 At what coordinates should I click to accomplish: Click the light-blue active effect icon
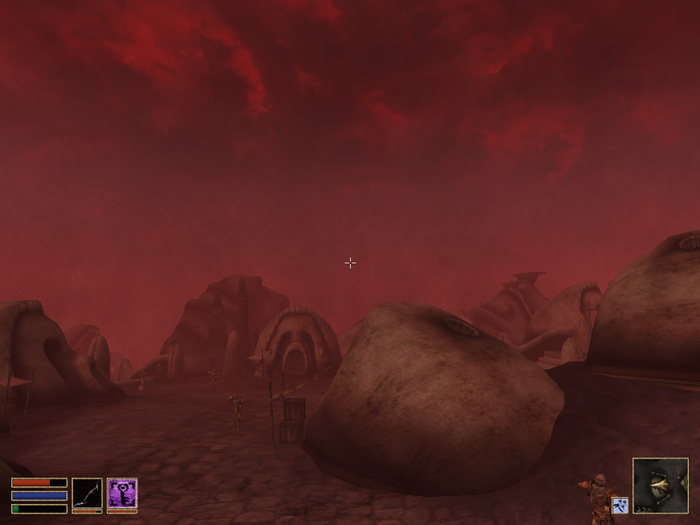(x=619, y=505)
